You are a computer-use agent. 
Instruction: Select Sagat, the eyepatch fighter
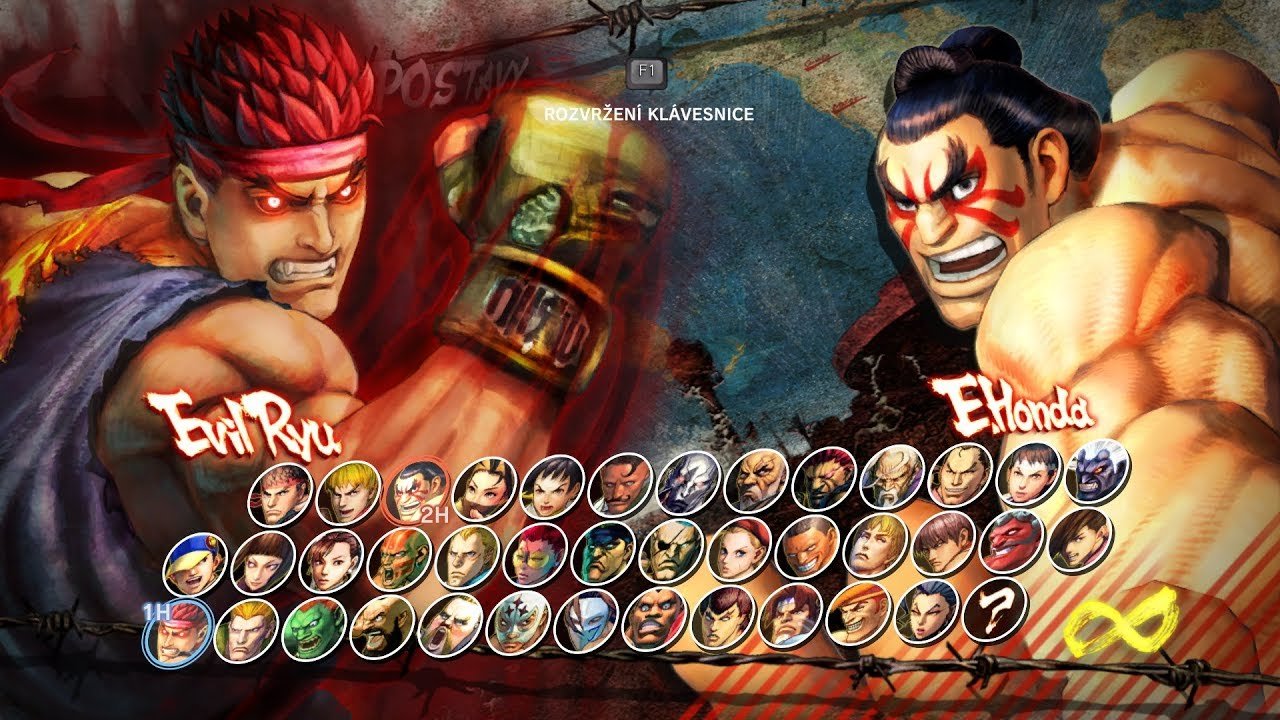(x=672, y=551)
